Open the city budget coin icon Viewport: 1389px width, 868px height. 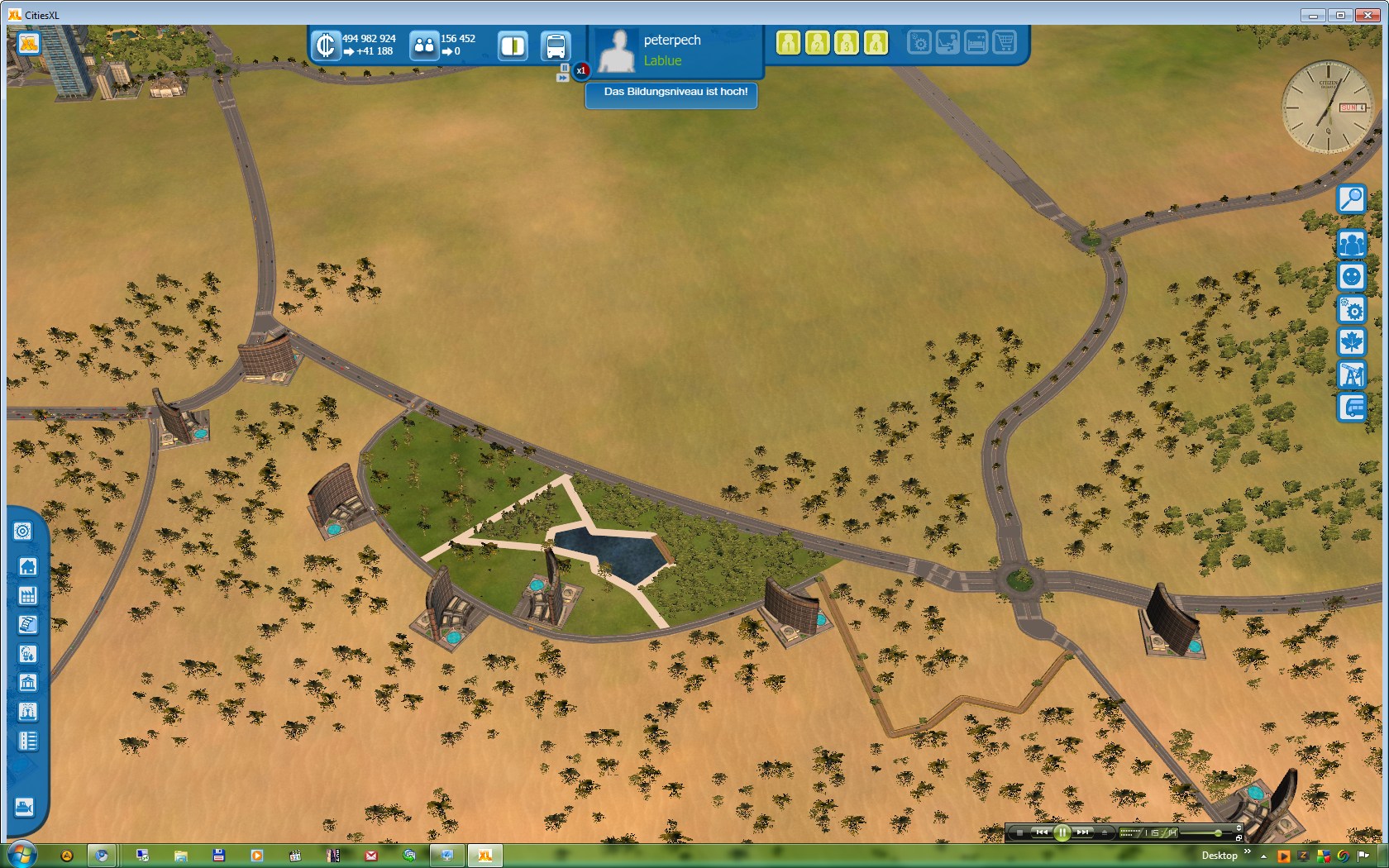pyautogui.click(x=326, y=45)
